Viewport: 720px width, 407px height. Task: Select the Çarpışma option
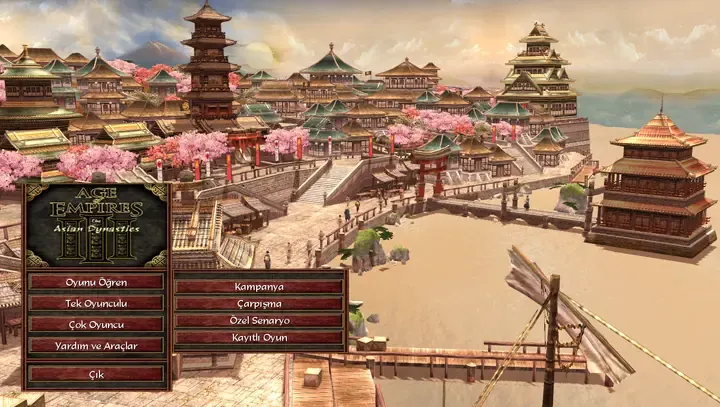click(259, 304)
